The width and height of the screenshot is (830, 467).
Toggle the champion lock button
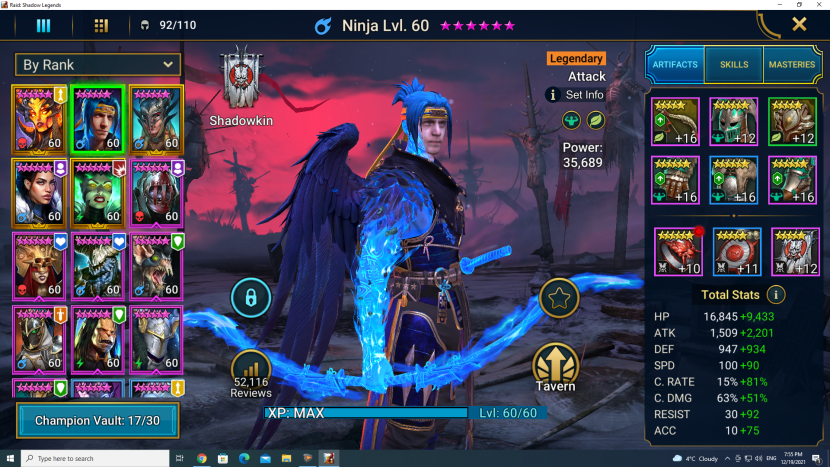(250, 297)
